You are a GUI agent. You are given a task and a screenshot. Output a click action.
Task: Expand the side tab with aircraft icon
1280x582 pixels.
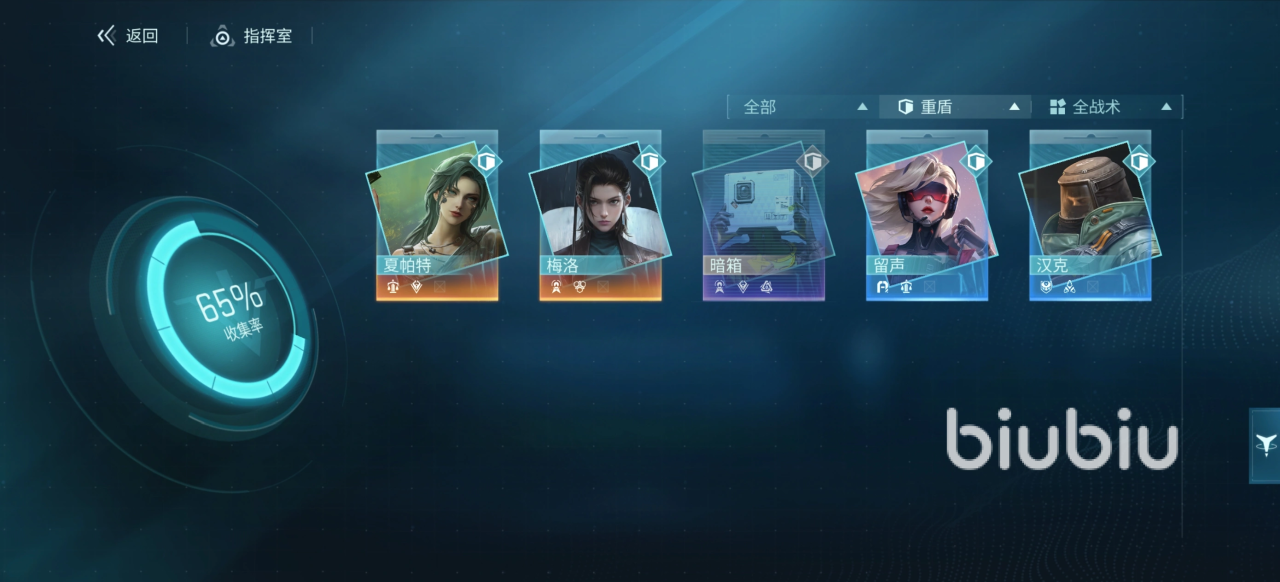pos(1265,445)
